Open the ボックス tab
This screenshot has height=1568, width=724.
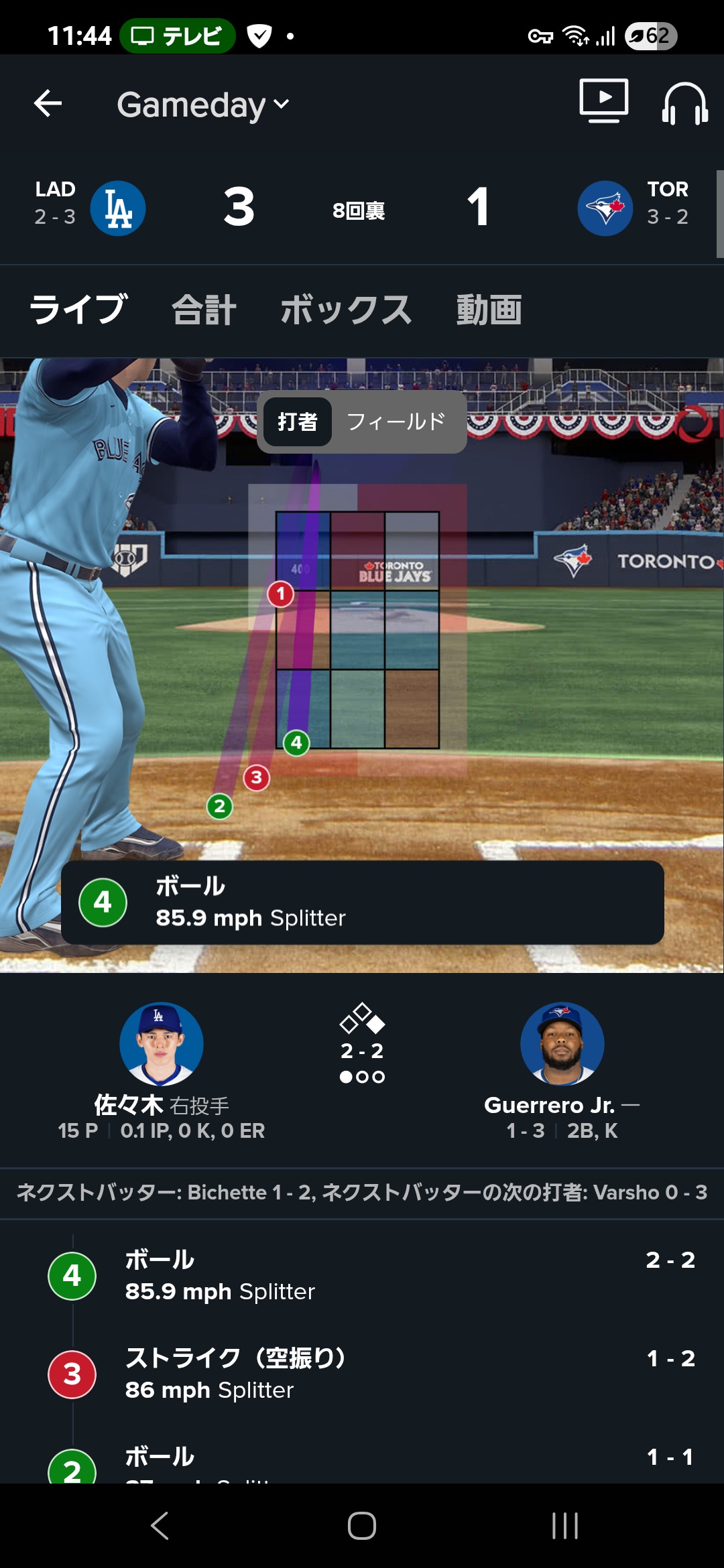(346, 310)
